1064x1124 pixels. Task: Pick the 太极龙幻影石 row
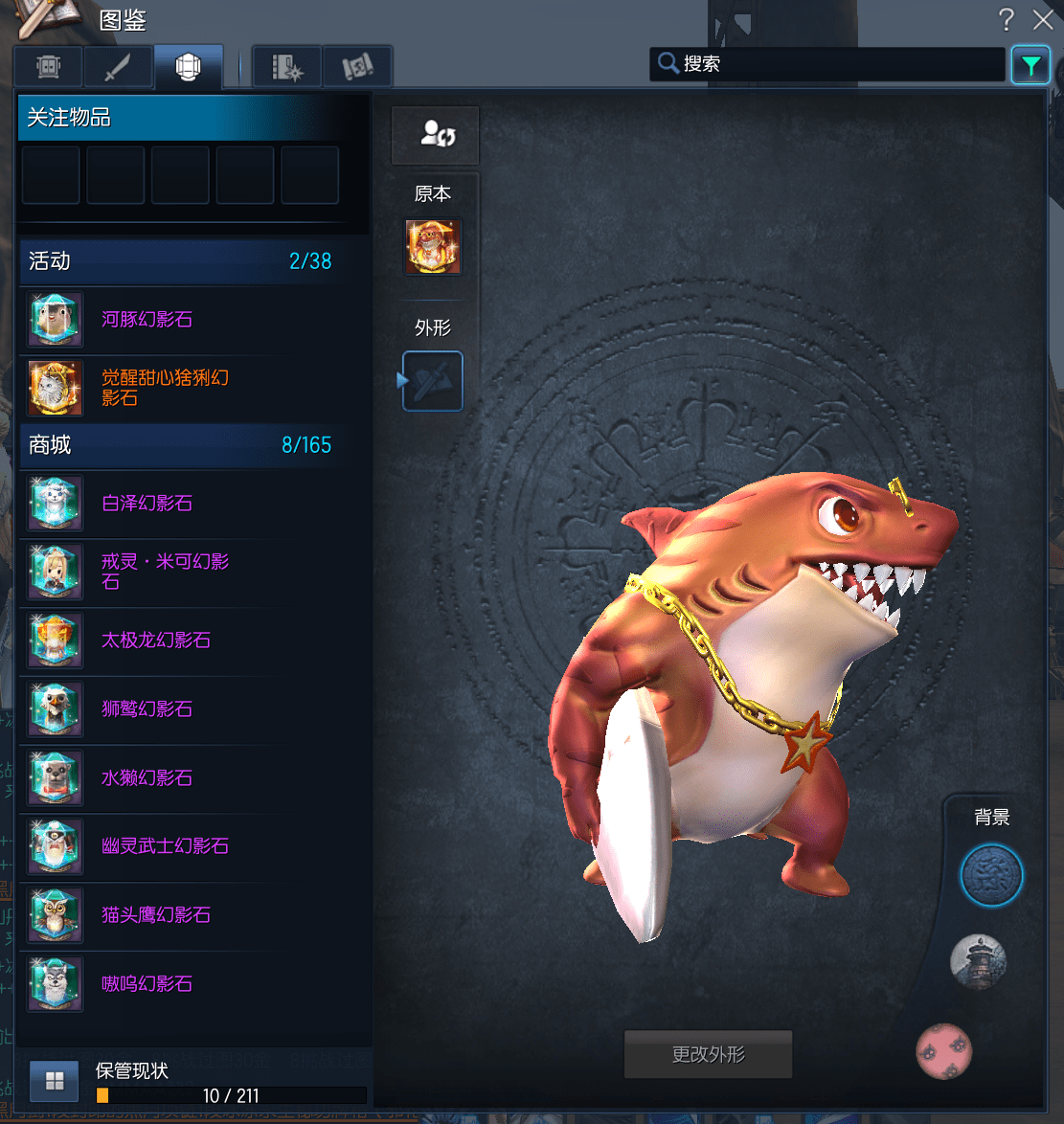click(156, 641)
